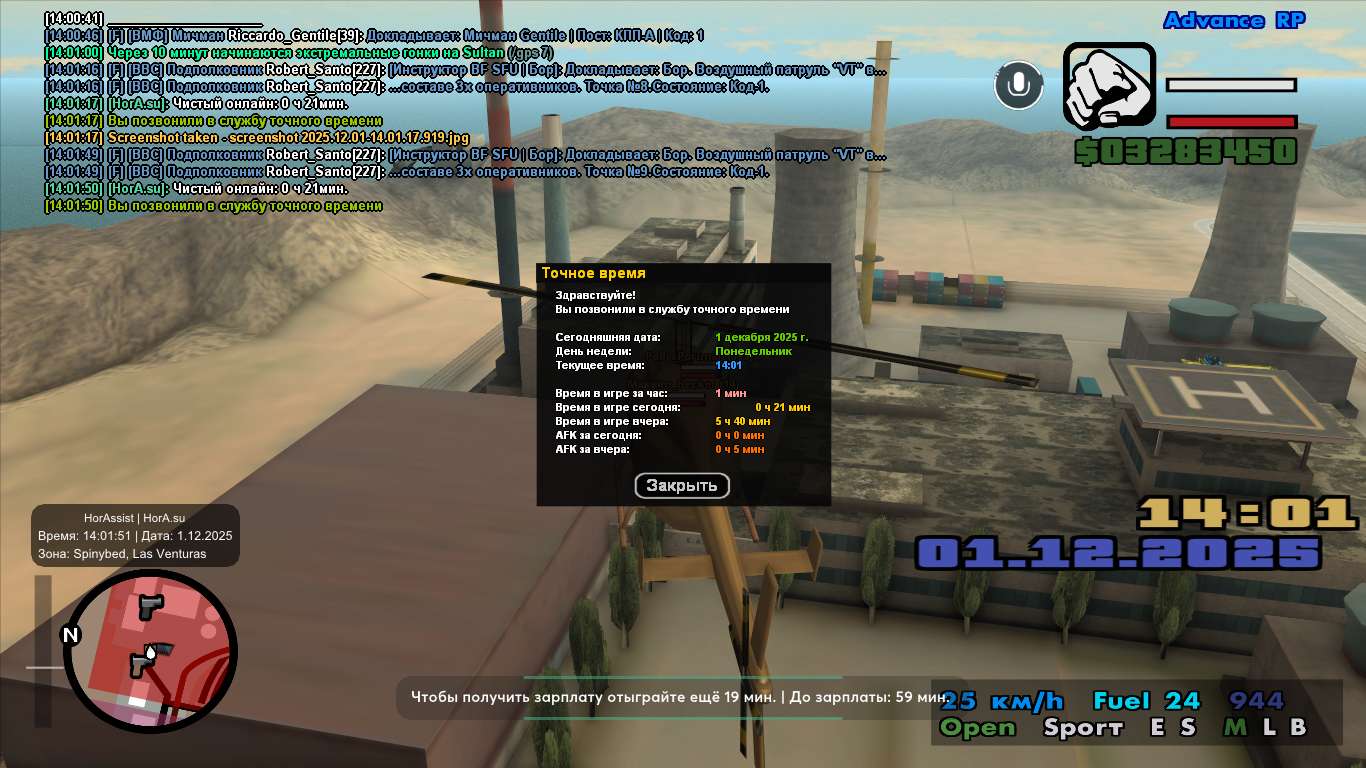Click the HorAssist info panel
1366x768 pixels.
coord(135,535)
